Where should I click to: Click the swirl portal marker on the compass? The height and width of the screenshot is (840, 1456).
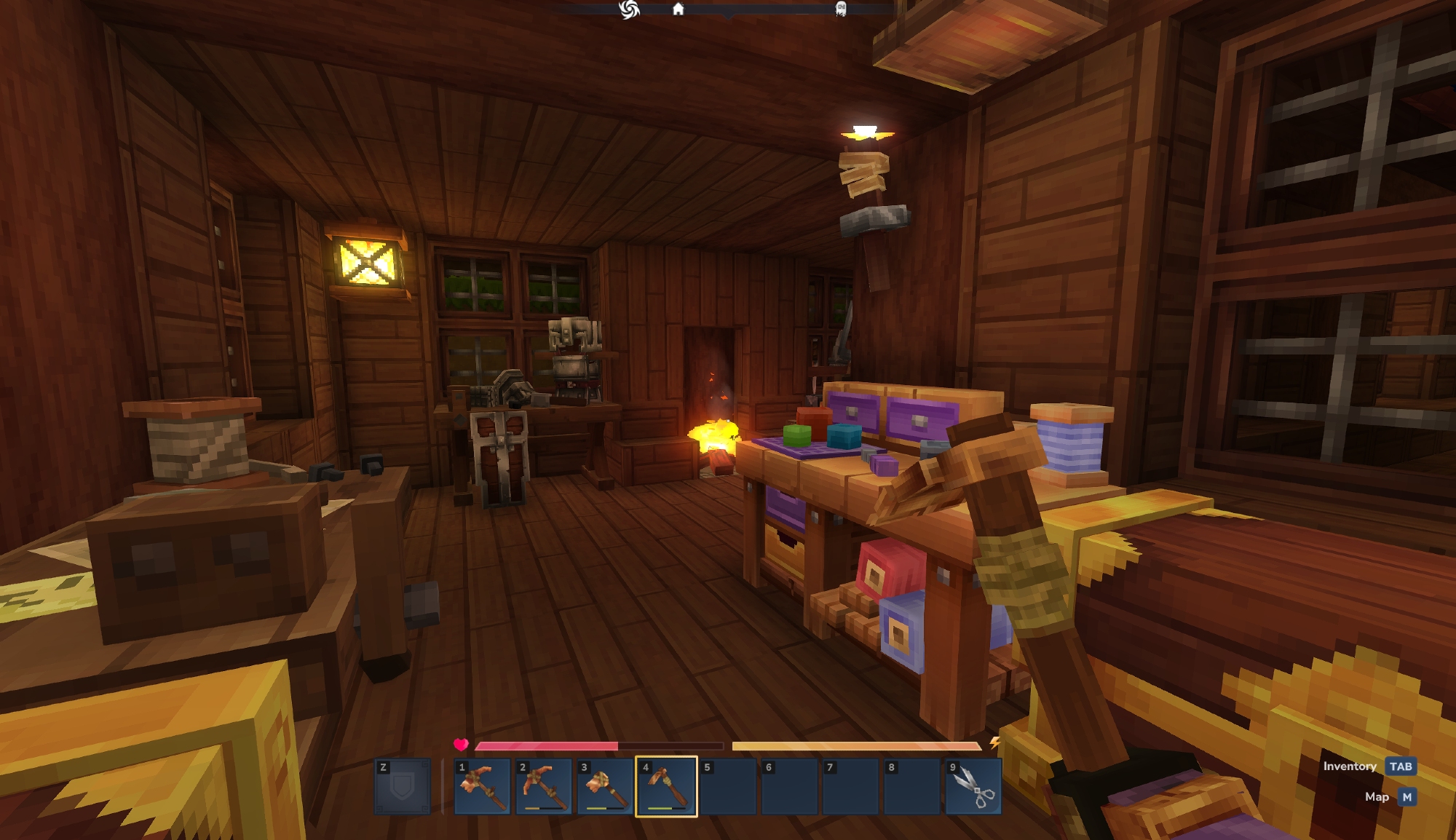click(629, 9)
